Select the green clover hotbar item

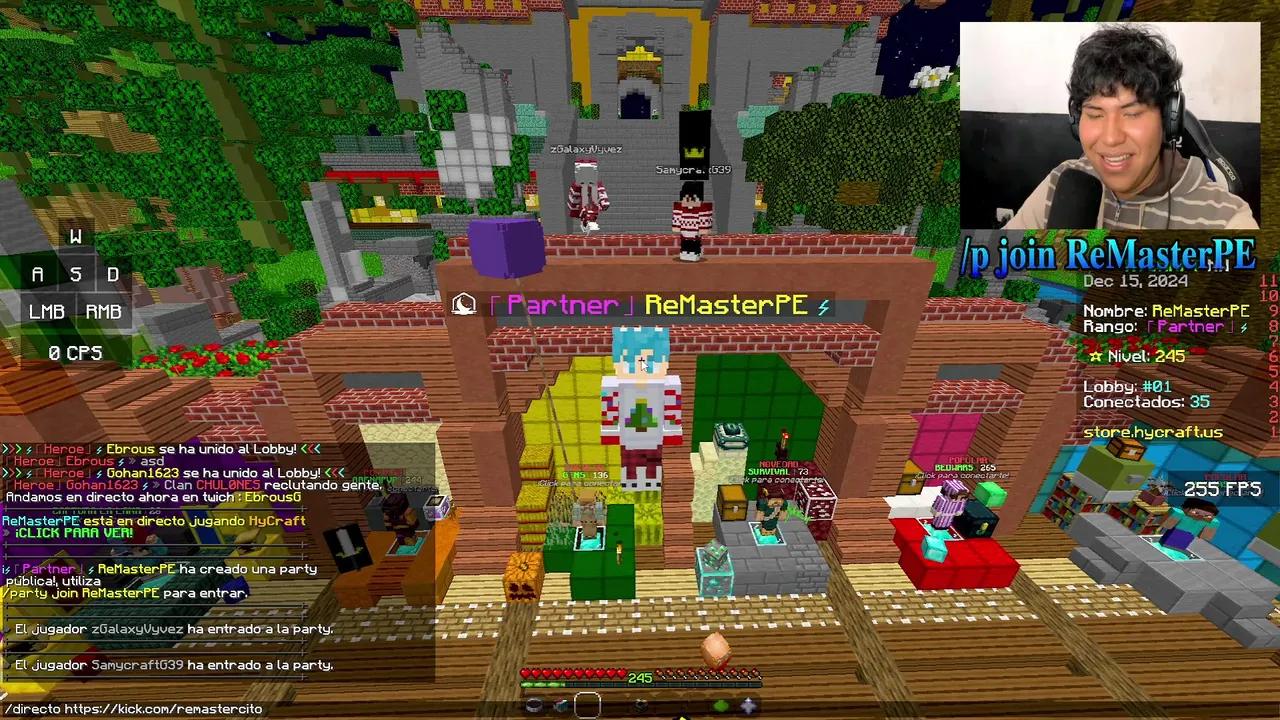coord(721,706)
